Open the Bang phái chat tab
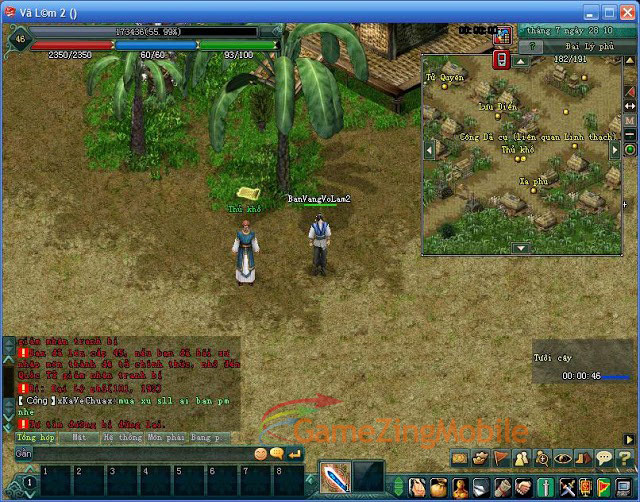 (x=209, y=438)
